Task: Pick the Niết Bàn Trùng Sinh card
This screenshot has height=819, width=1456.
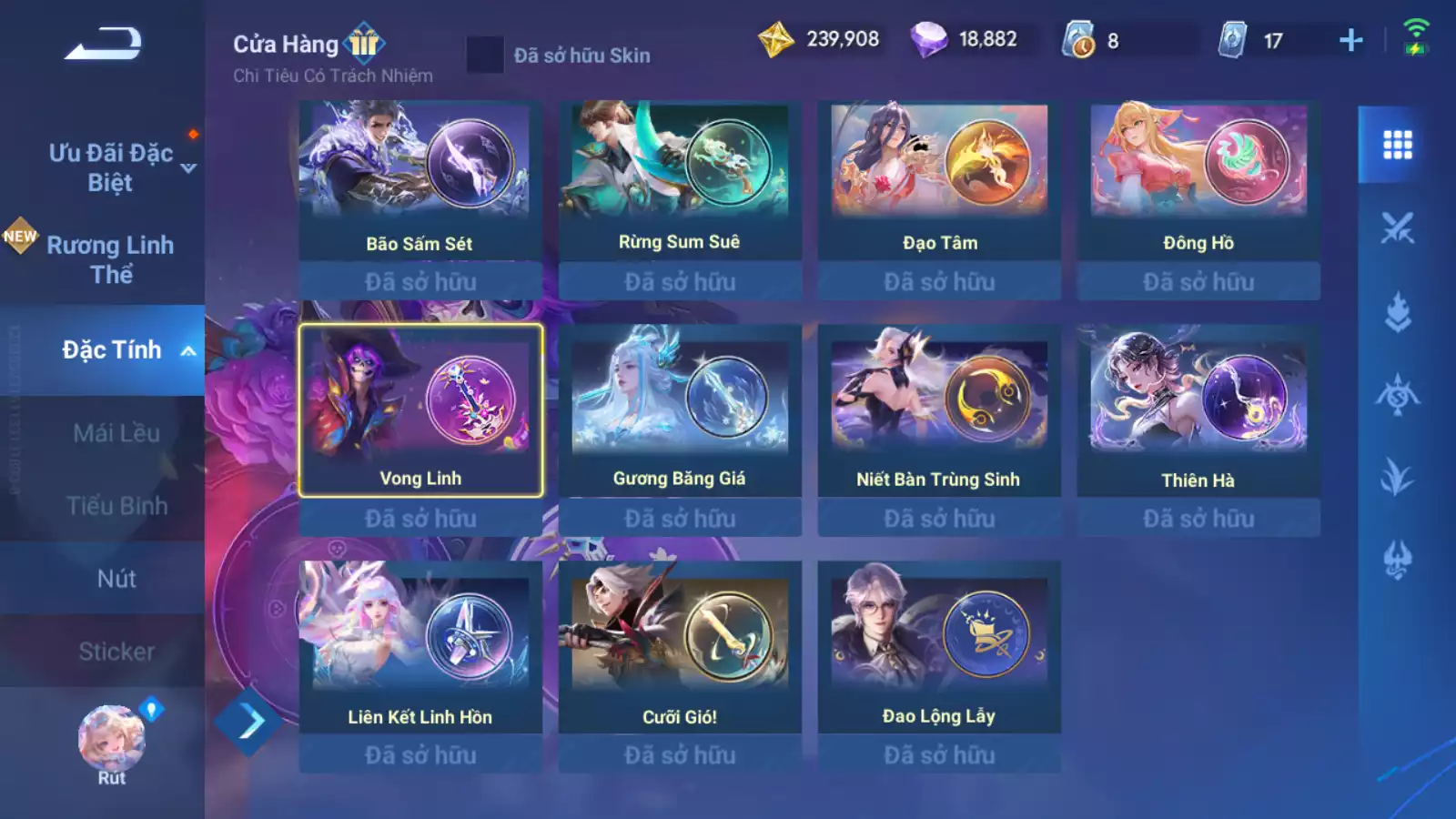Action: [x=939, y=410]
